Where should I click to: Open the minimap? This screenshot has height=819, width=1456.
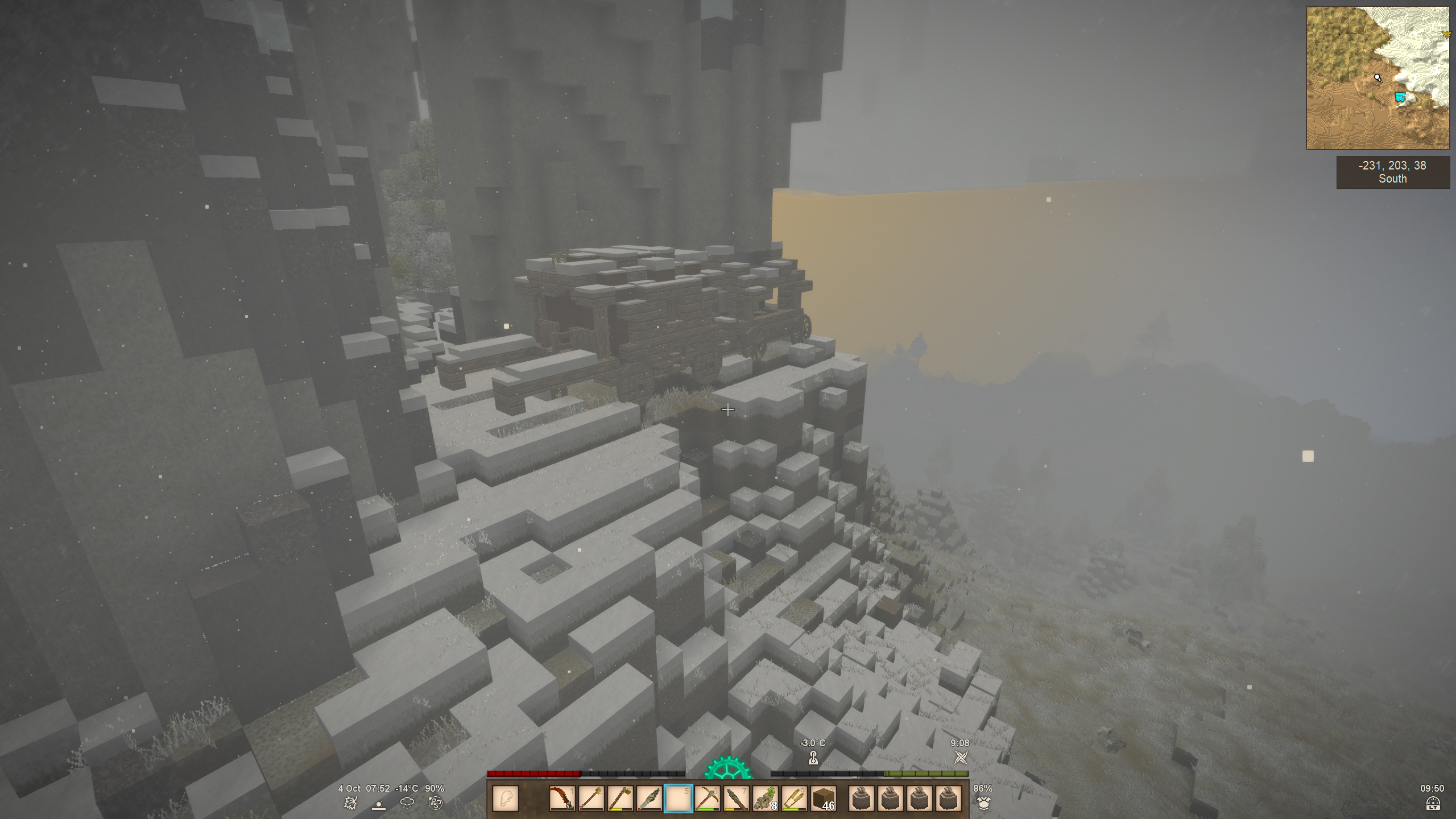click(1378, 78)
